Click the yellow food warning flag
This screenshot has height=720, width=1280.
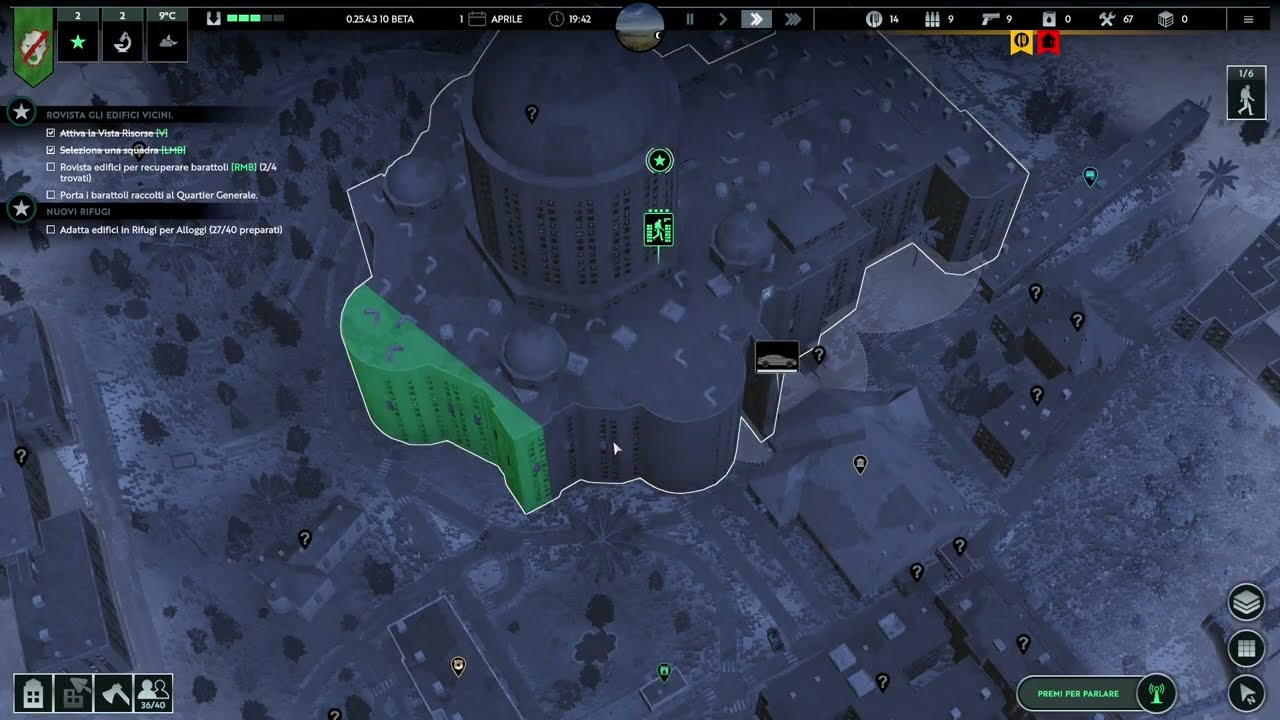point(1021,42)
